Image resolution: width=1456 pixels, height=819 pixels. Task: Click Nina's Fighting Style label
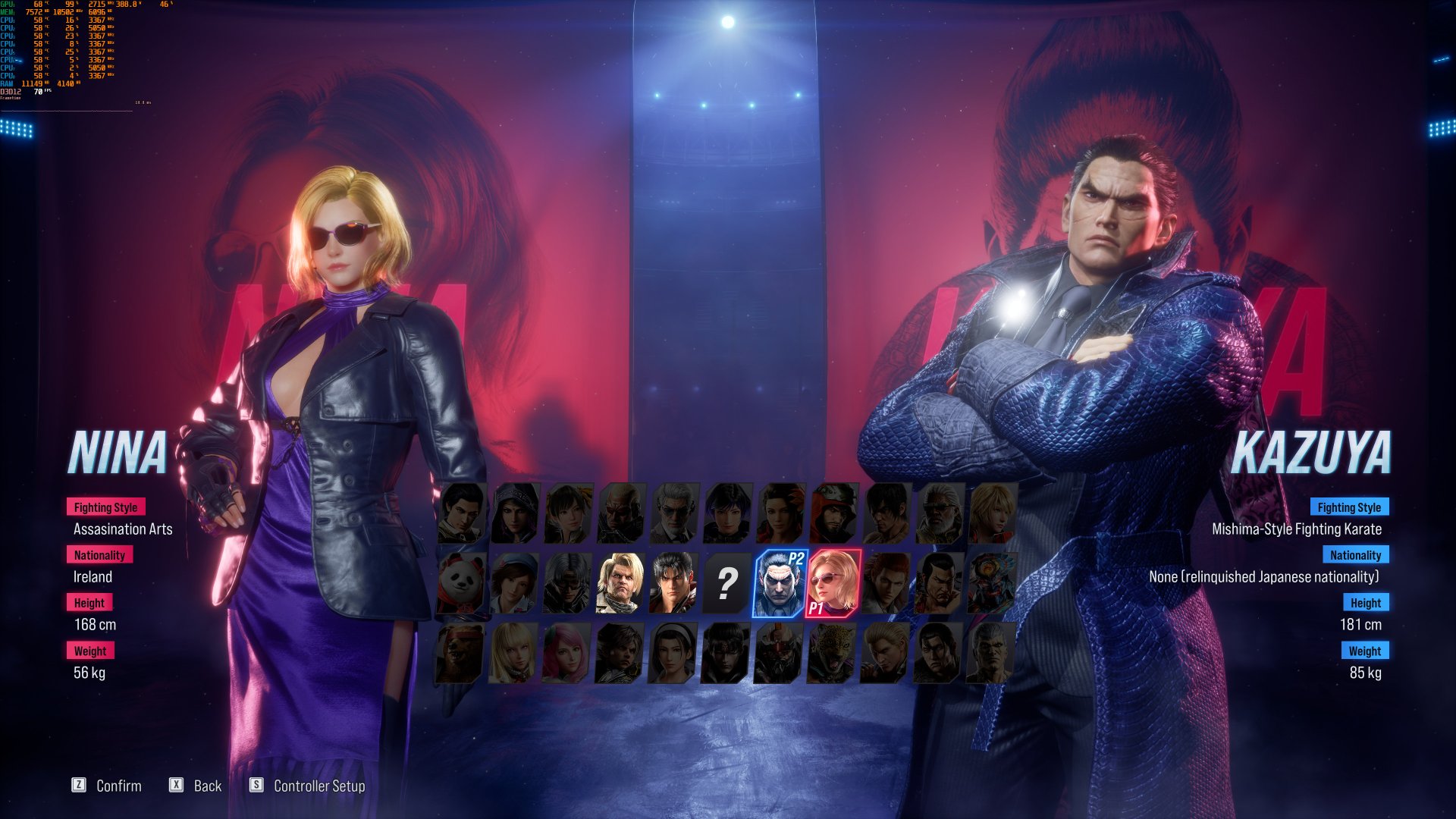pos(106,507)
